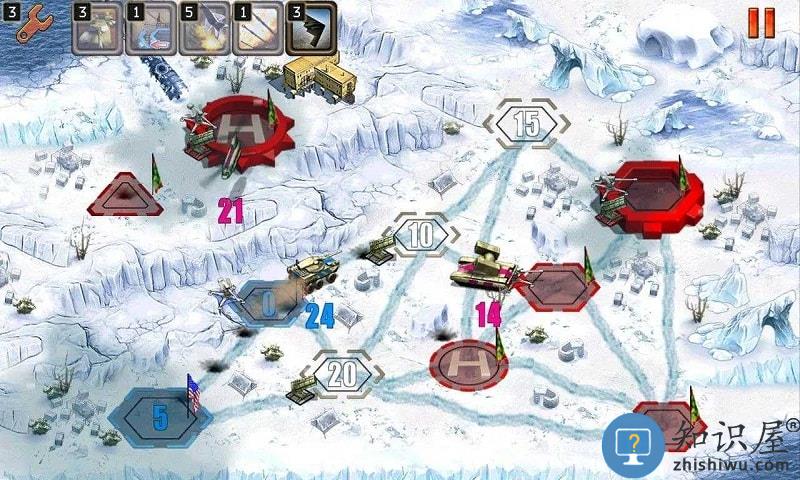Select the blue base numbered 5

160,416
